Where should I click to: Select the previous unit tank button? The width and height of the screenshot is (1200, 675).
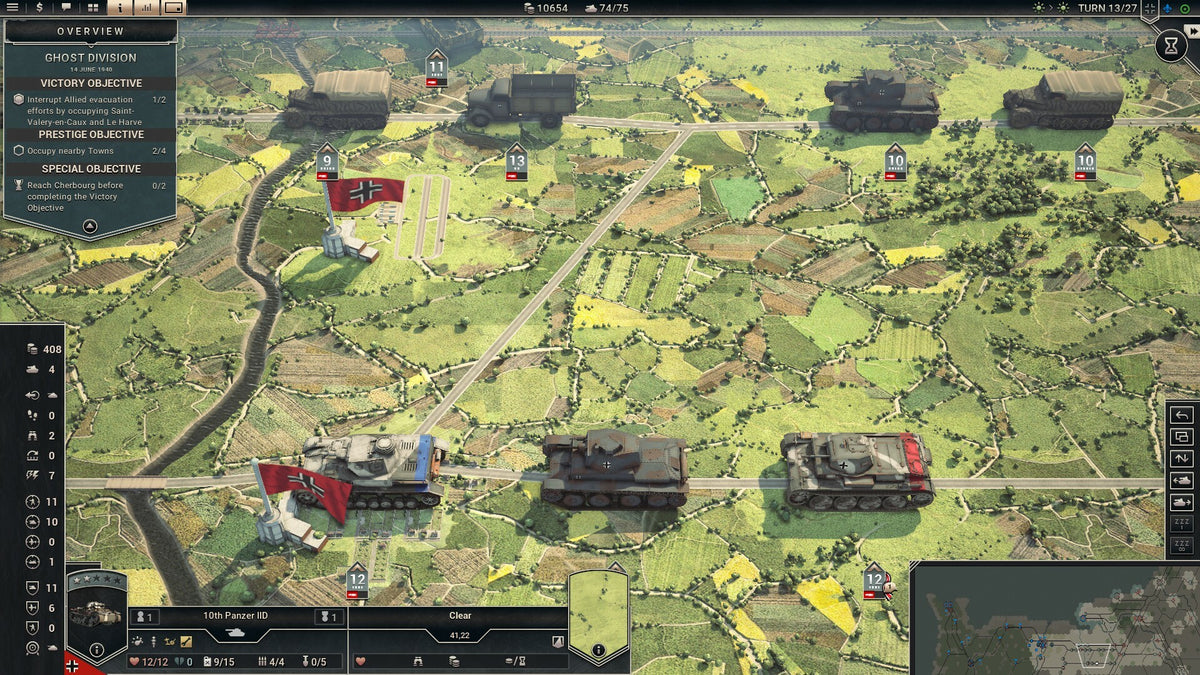coord(1181,481)
